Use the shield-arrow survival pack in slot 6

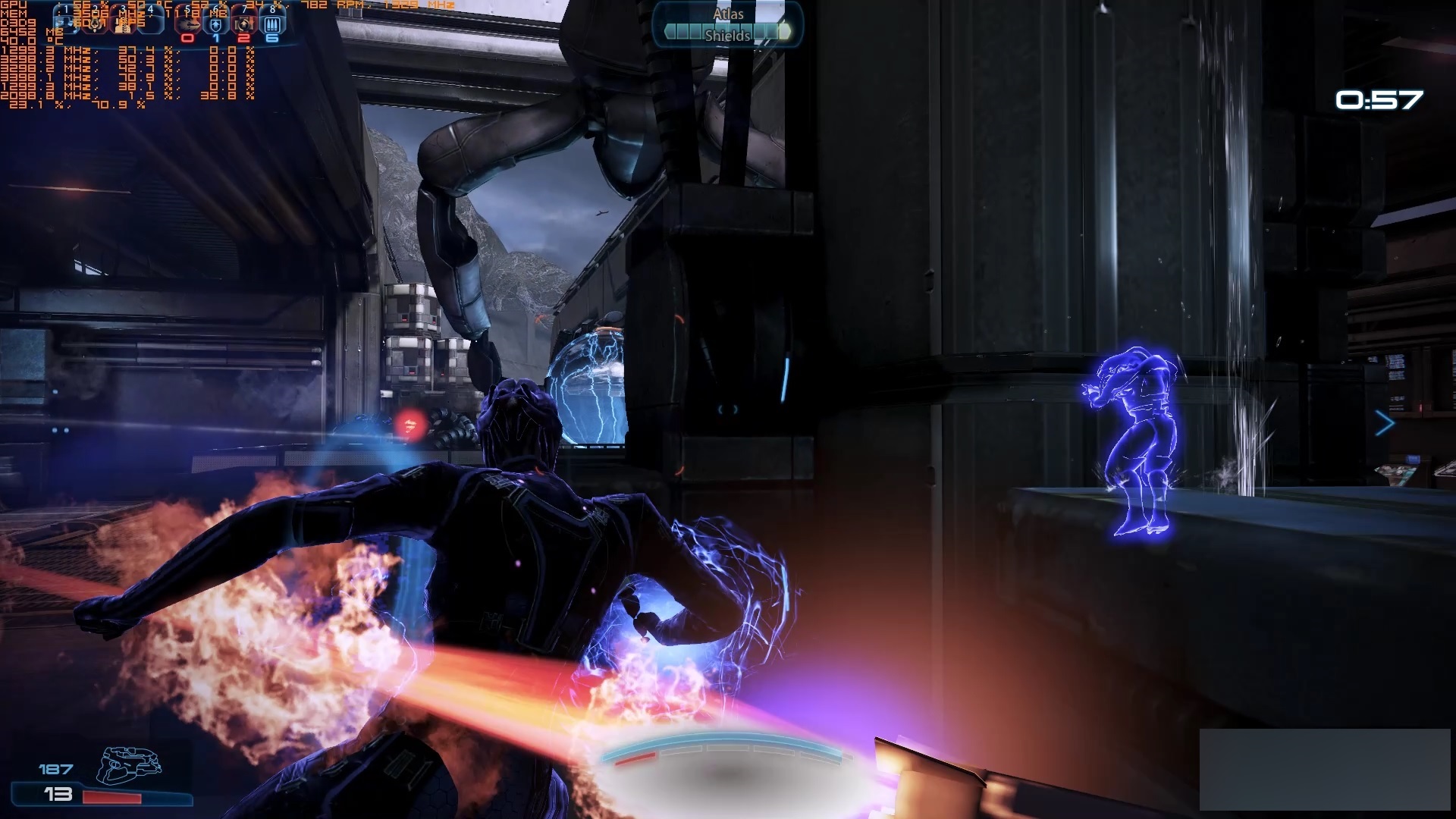click(x=216, y=24)
